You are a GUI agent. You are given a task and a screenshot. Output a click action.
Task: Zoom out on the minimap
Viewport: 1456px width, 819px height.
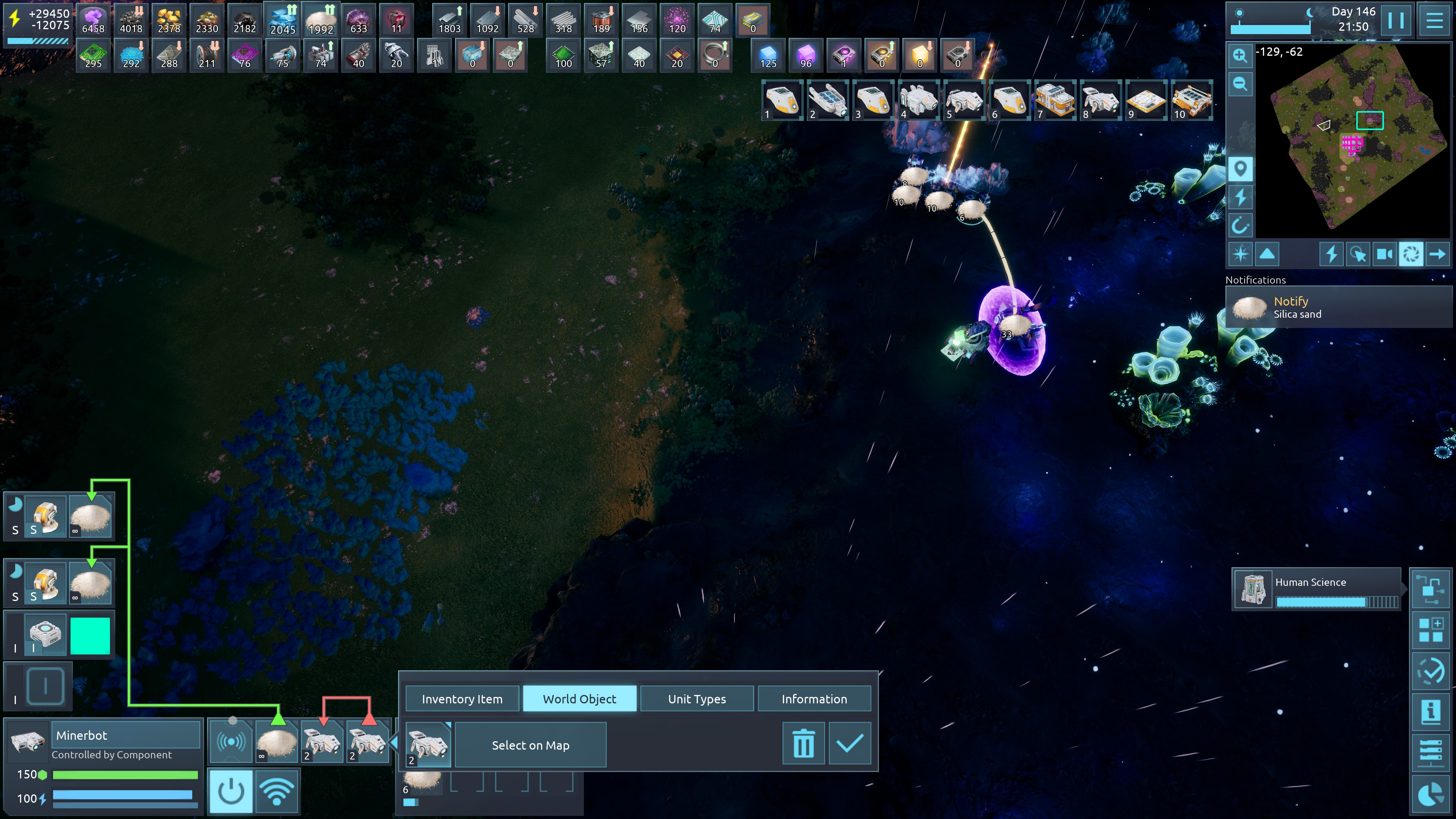1240,84
